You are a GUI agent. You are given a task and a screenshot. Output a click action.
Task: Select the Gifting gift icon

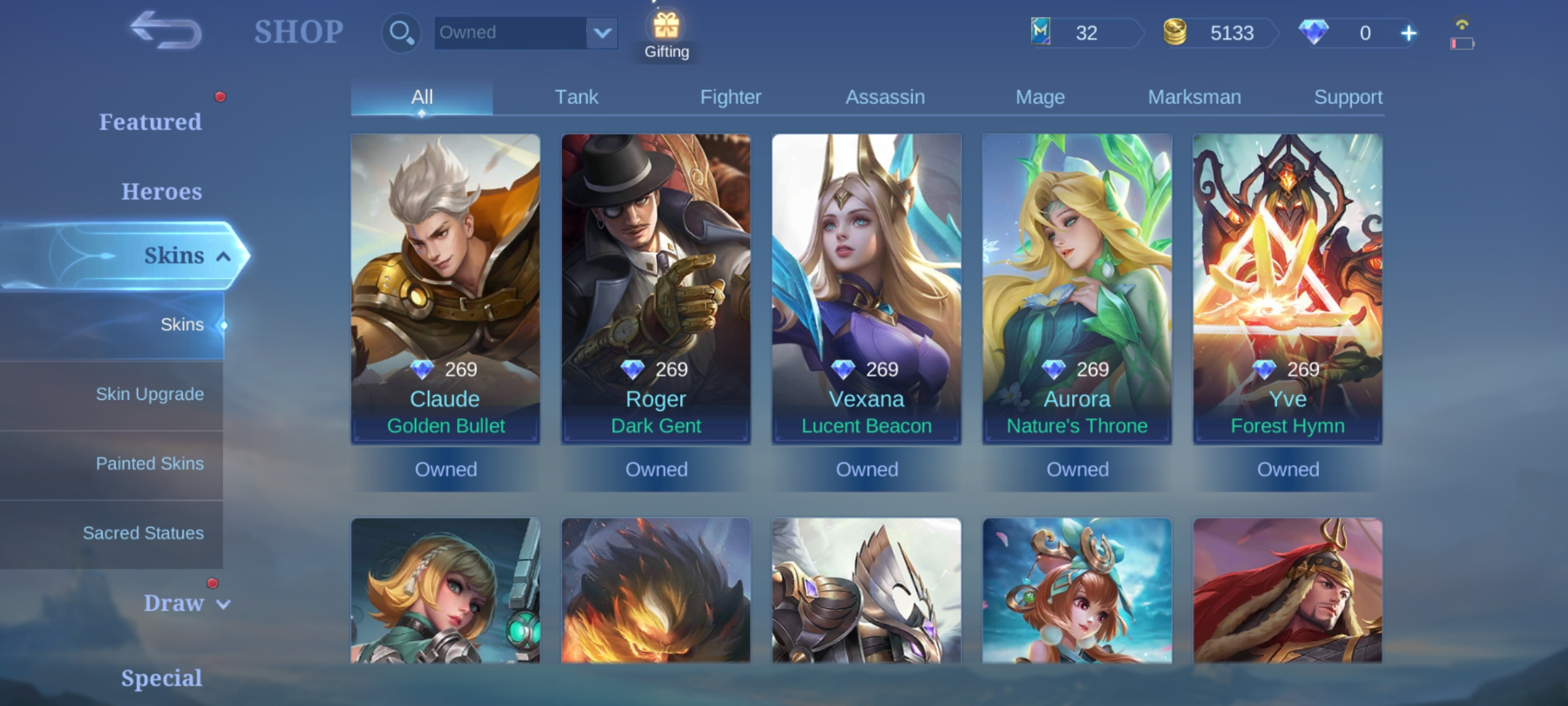tap(666, 27)
